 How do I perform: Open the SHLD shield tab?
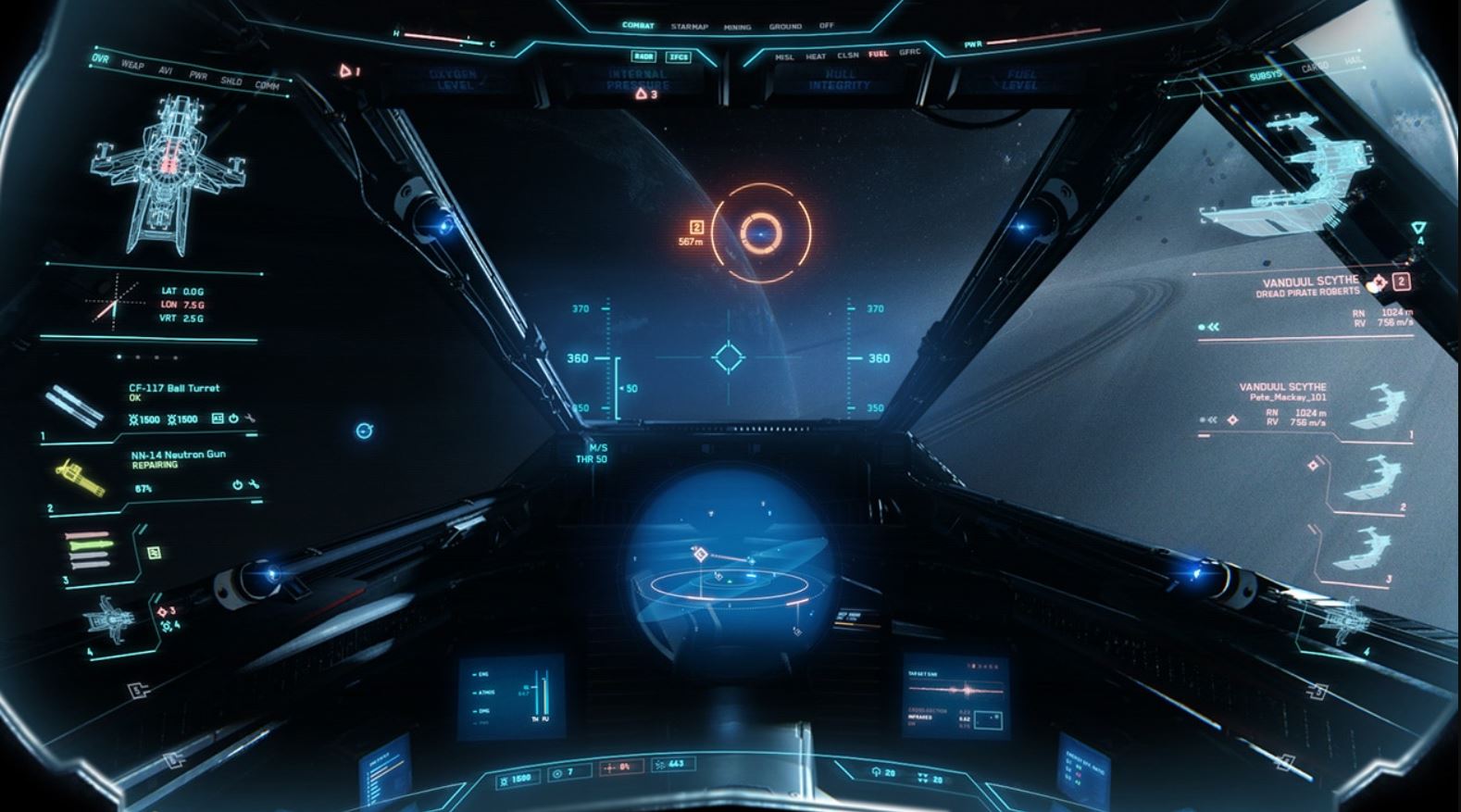coord(231,81)
